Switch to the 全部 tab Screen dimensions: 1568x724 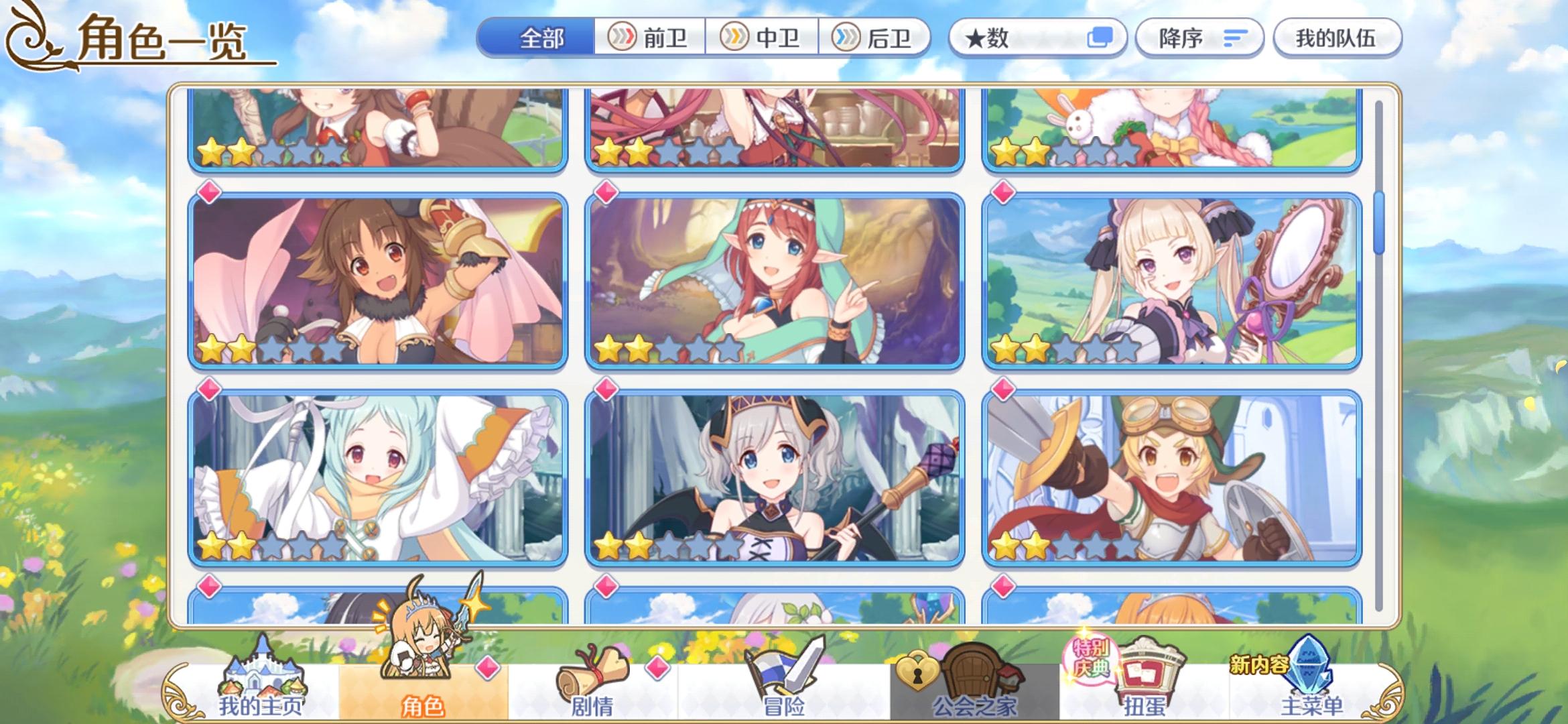pos(540,38)
